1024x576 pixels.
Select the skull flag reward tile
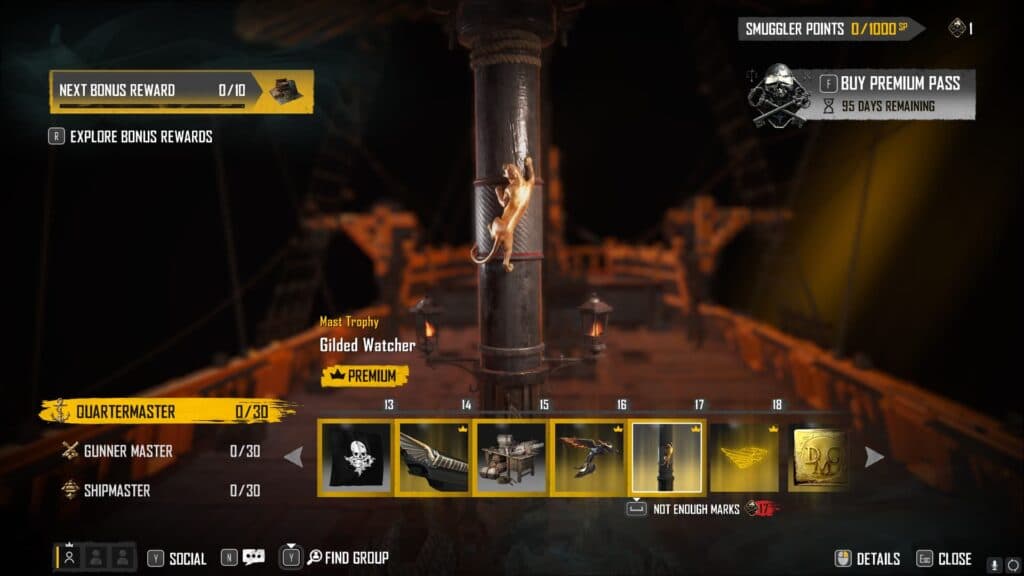(356, 457)
